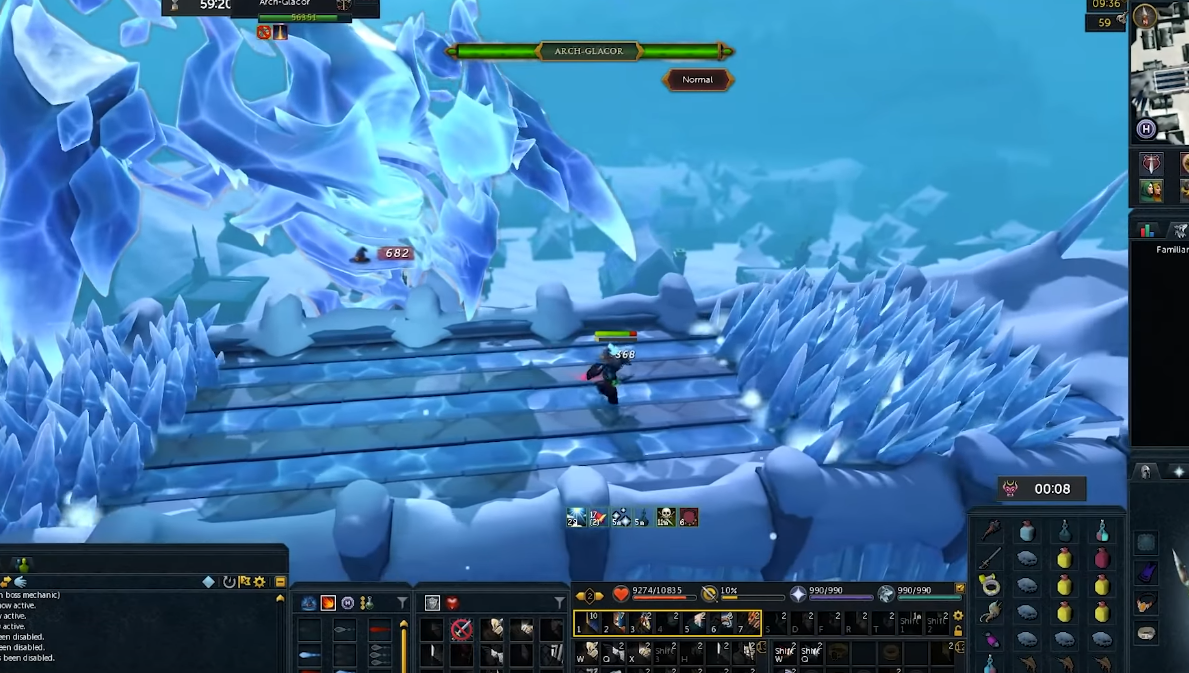The width and height of the screenshot is (1189, 673).
Task: Open the Combat settings sword-shield icon
Action: click(1151, 164)
